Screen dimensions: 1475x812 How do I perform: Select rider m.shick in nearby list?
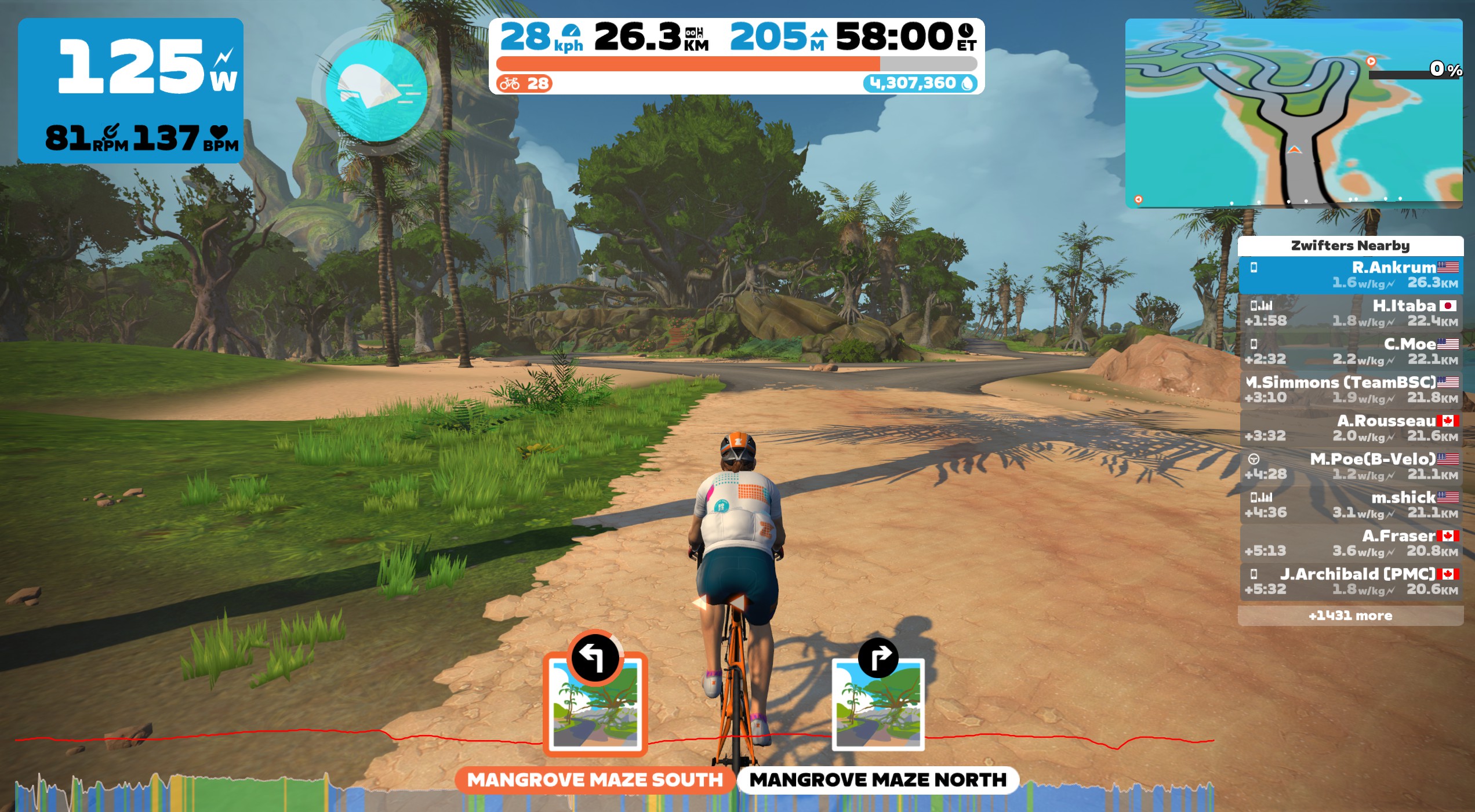click(x=1350, y=505)
